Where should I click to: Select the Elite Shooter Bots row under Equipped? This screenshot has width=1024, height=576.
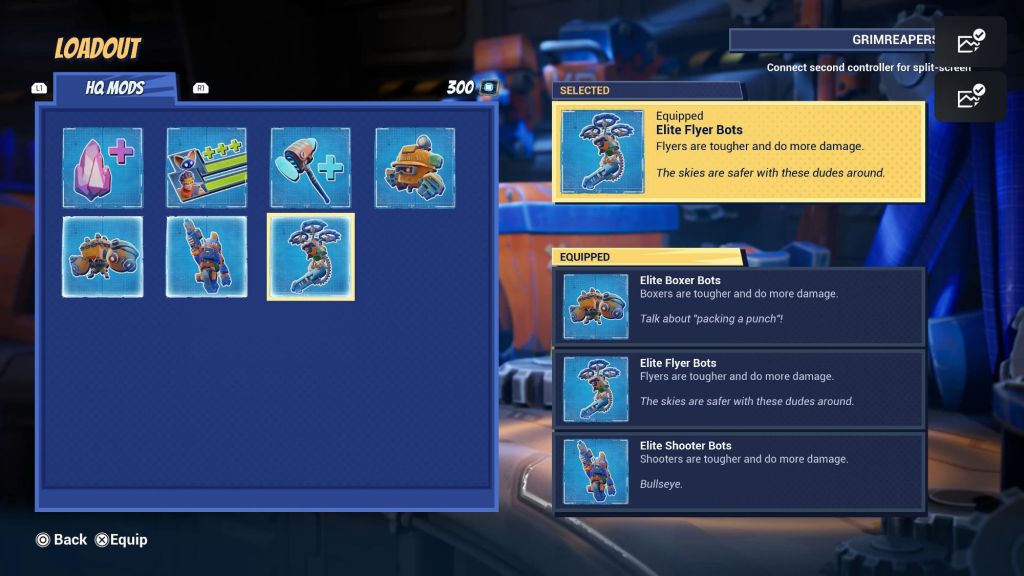coord(738,471)
